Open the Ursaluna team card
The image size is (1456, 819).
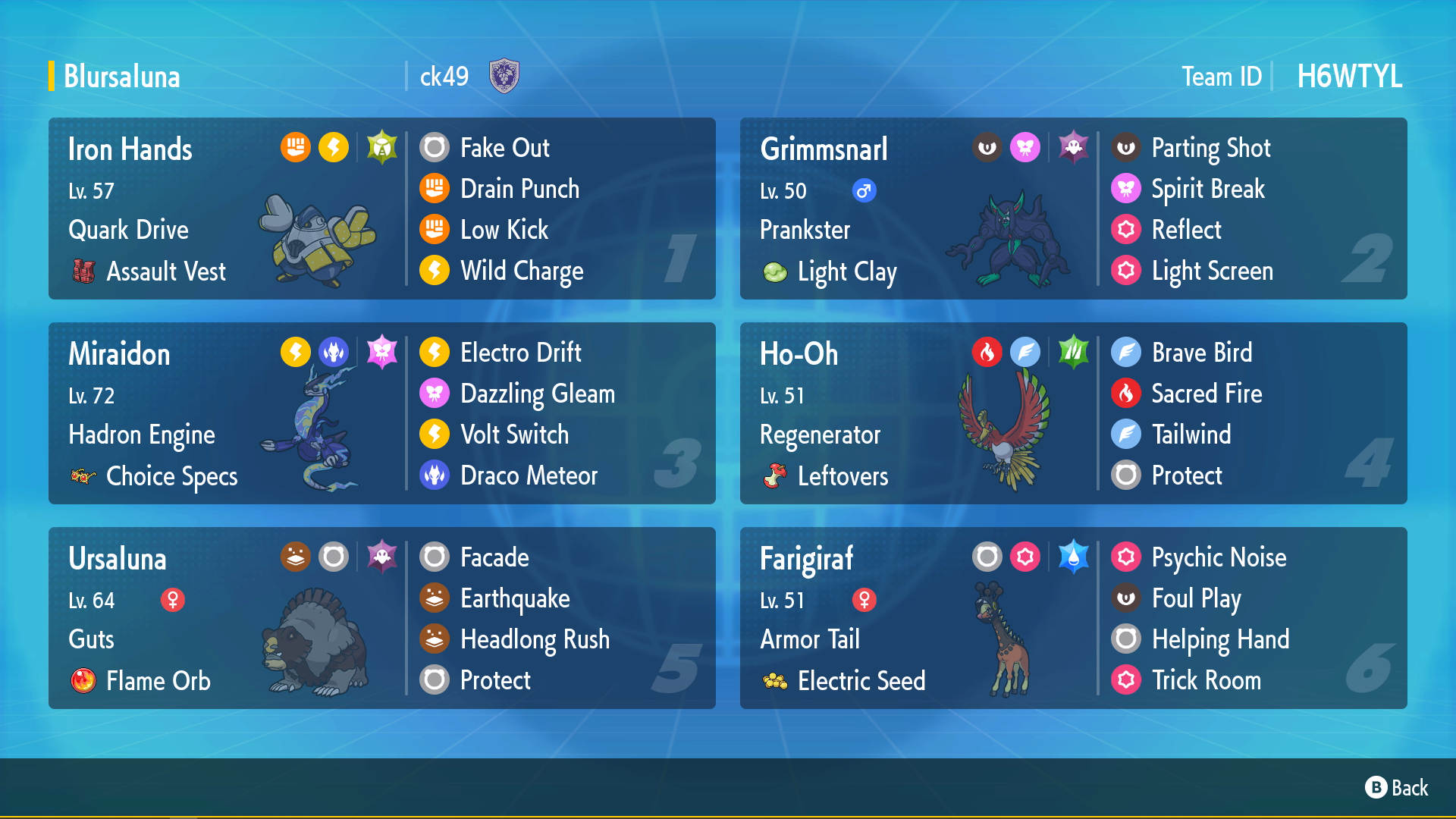227,618
